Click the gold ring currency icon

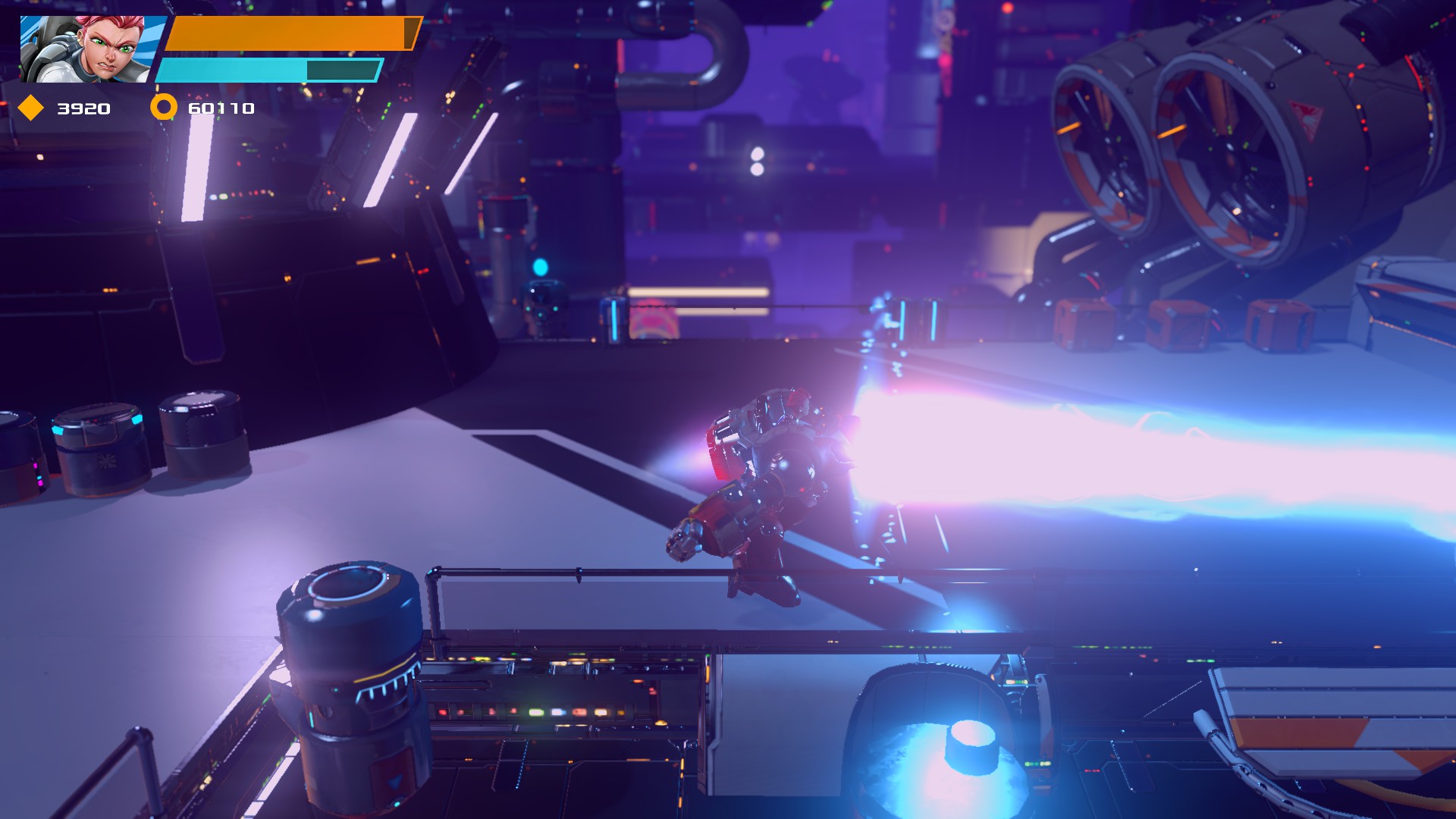pyautogui.click(x=163, y=108)
